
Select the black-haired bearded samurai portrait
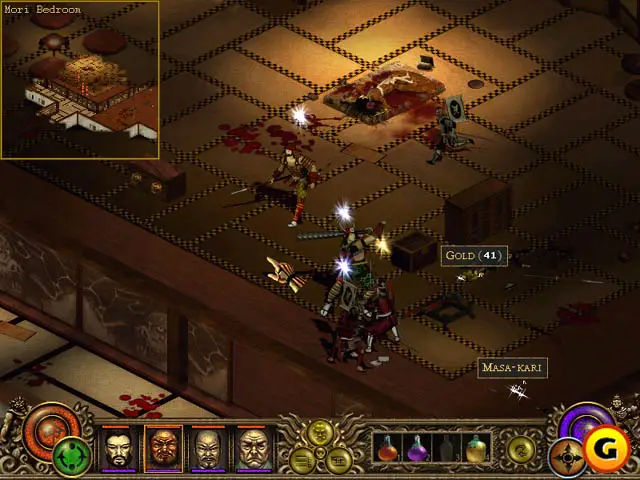[116, 448]
